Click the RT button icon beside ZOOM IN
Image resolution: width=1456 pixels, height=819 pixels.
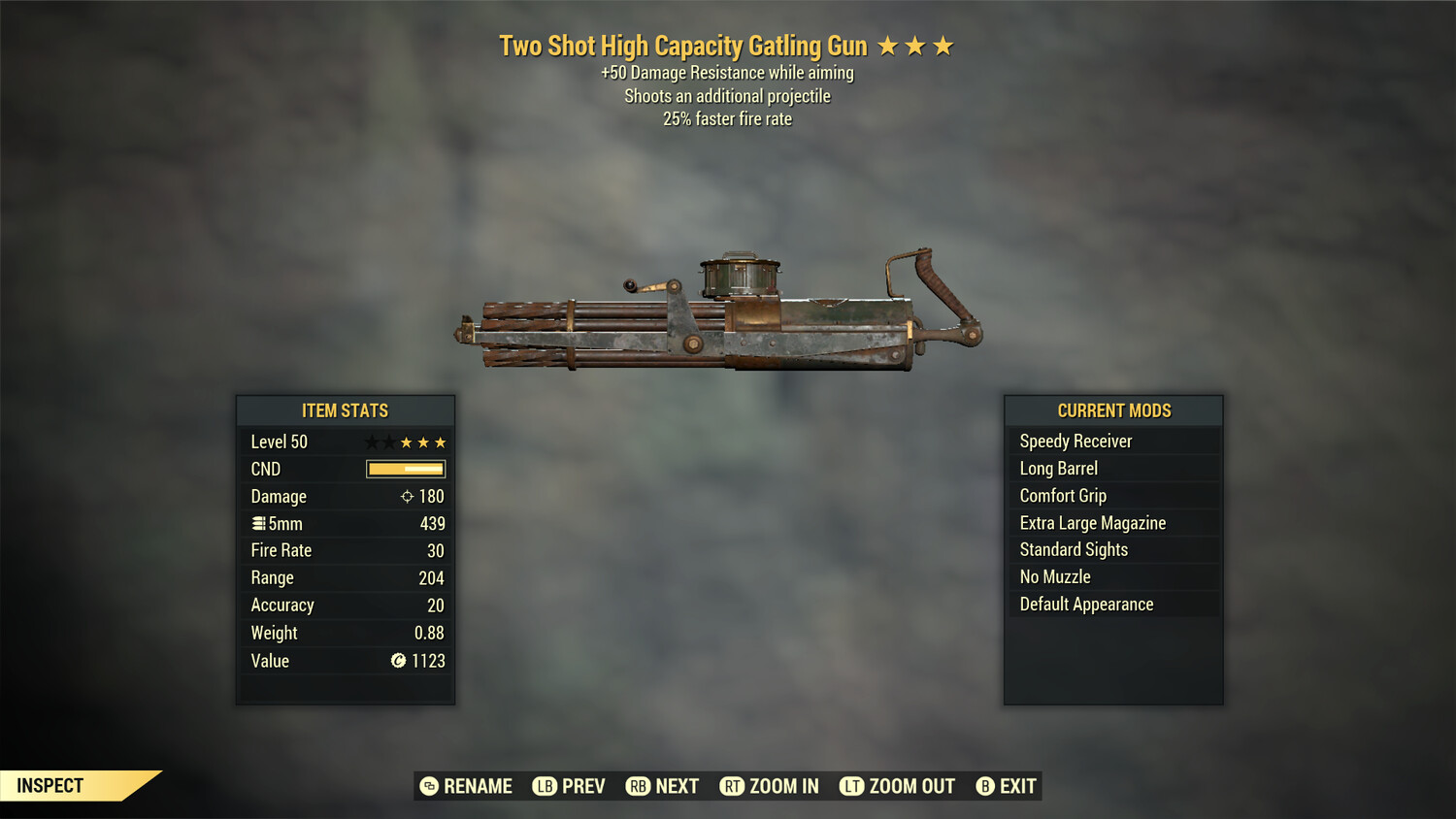733,786
